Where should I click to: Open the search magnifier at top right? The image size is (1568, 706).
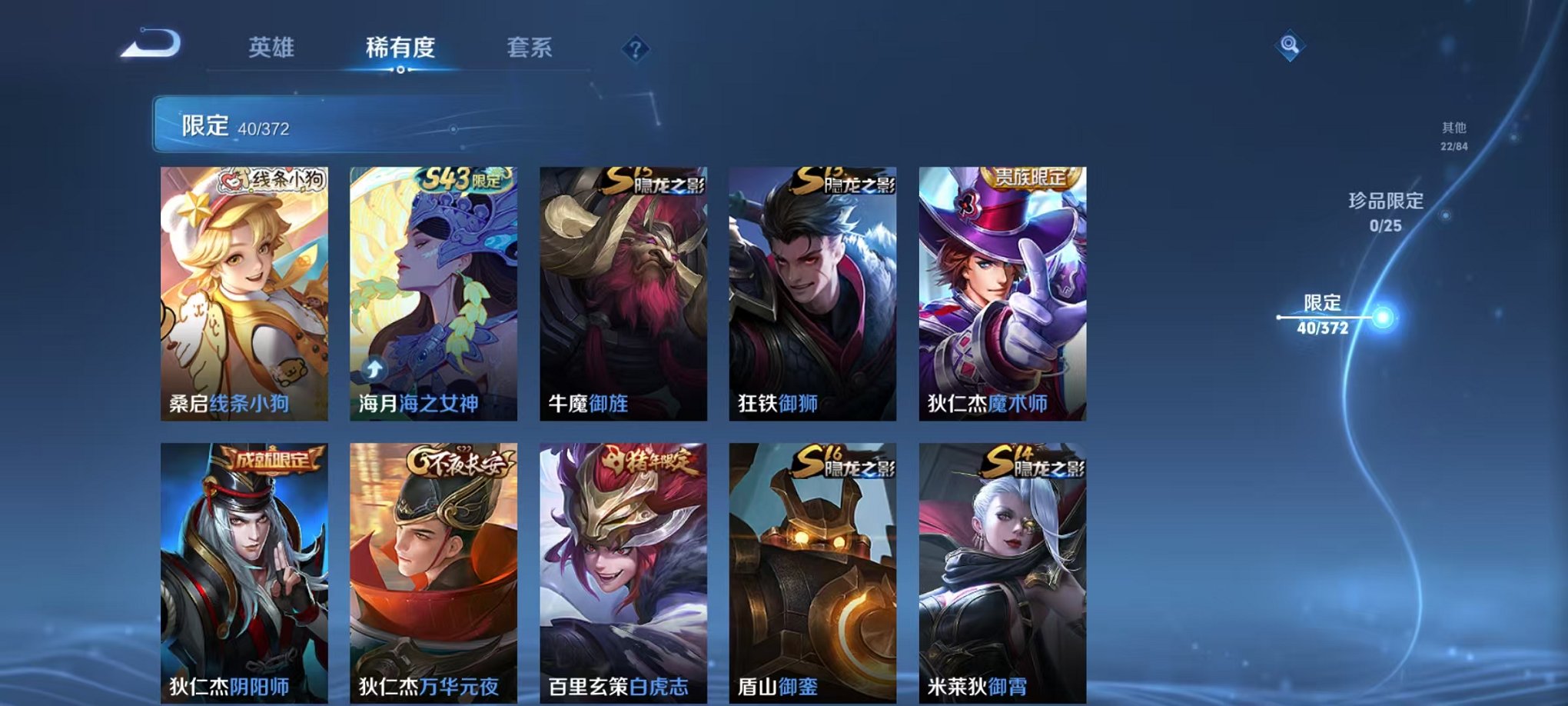tap(1291, 45)
